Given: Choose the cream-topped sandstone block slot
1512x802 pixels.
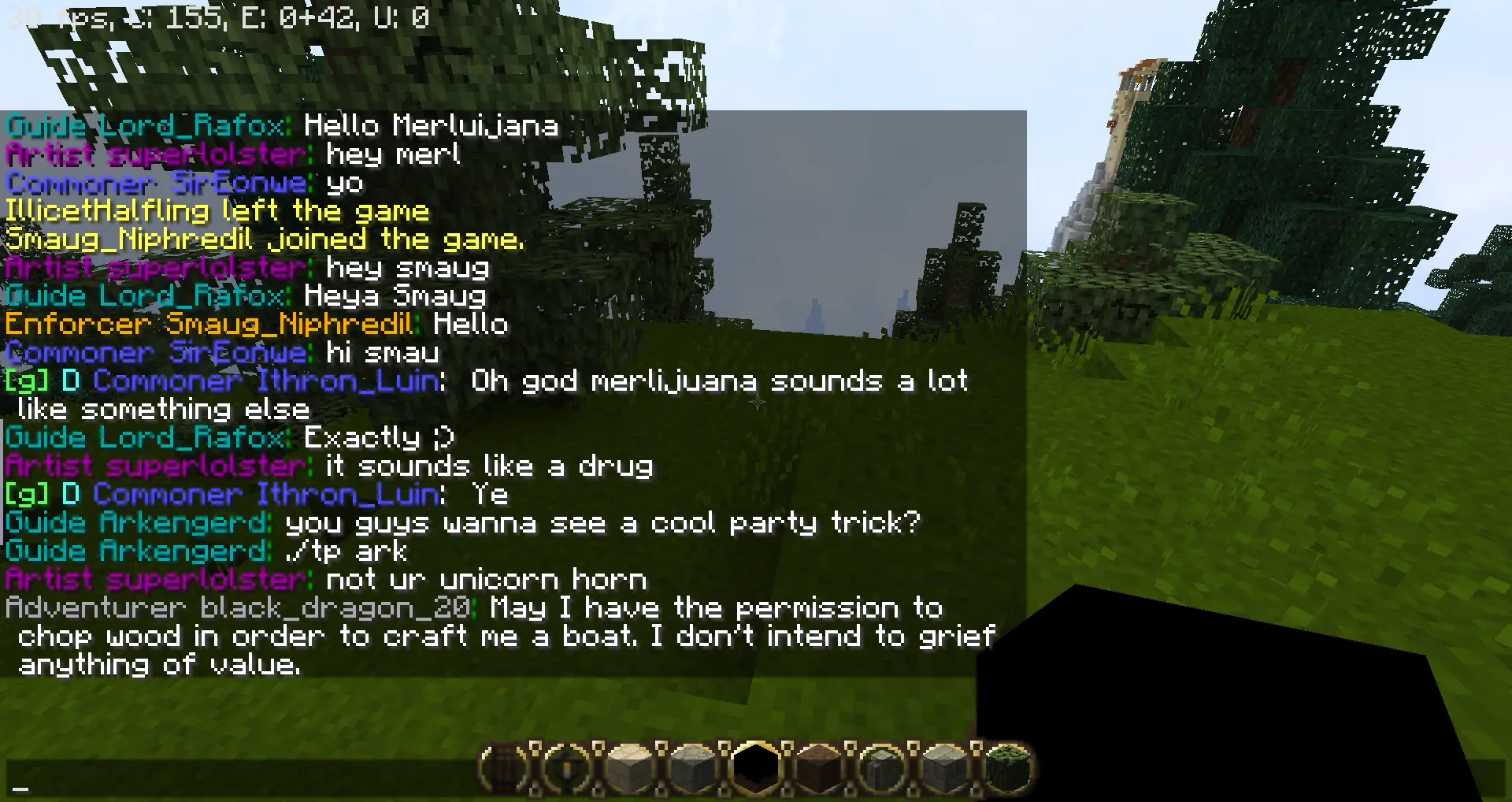Looking at the screenshot, I should coord(631,767).
